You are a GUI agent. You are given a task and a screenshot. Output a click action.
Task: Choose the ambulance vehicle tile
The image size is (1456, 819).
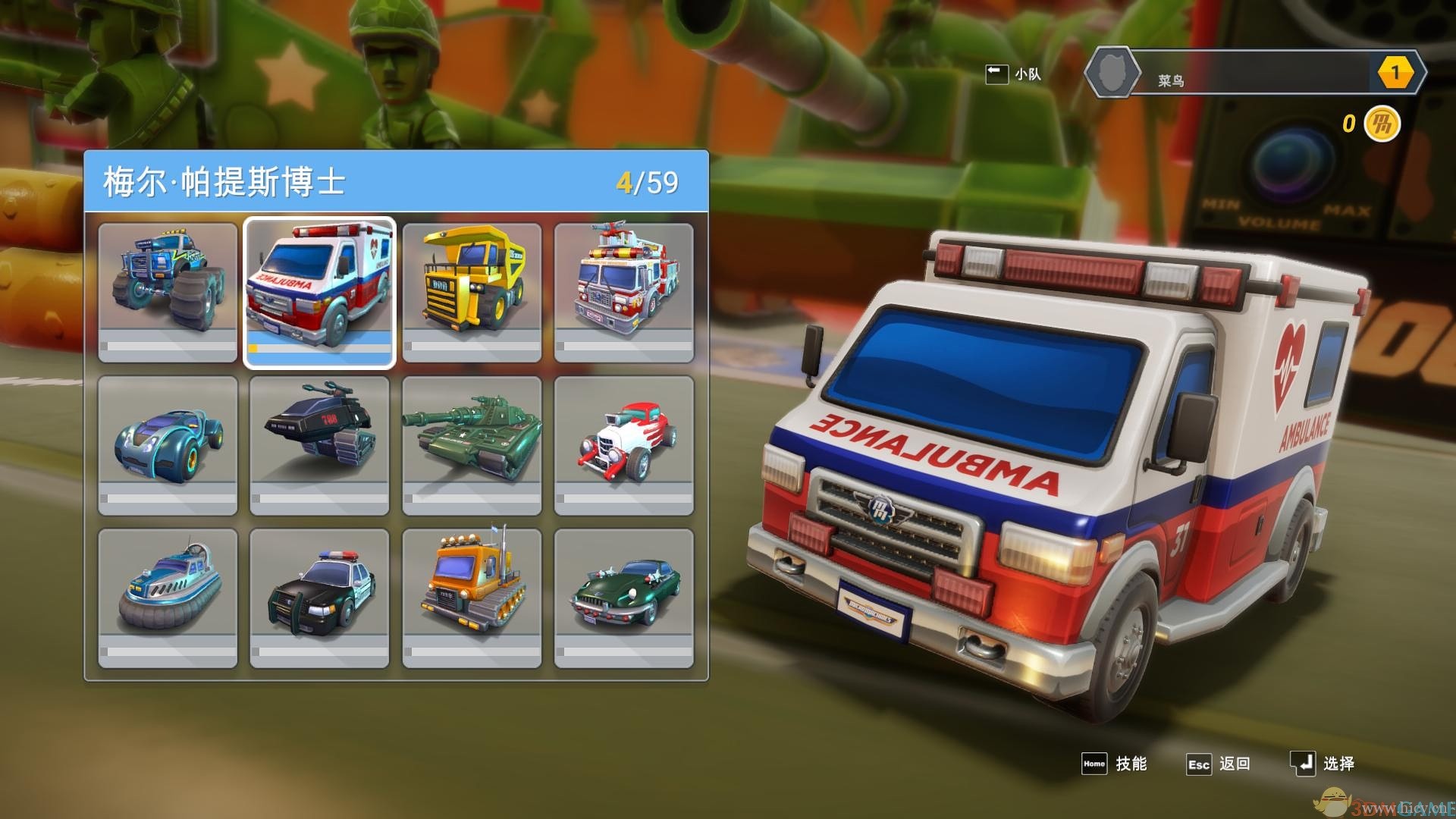[x=319, y=292]
